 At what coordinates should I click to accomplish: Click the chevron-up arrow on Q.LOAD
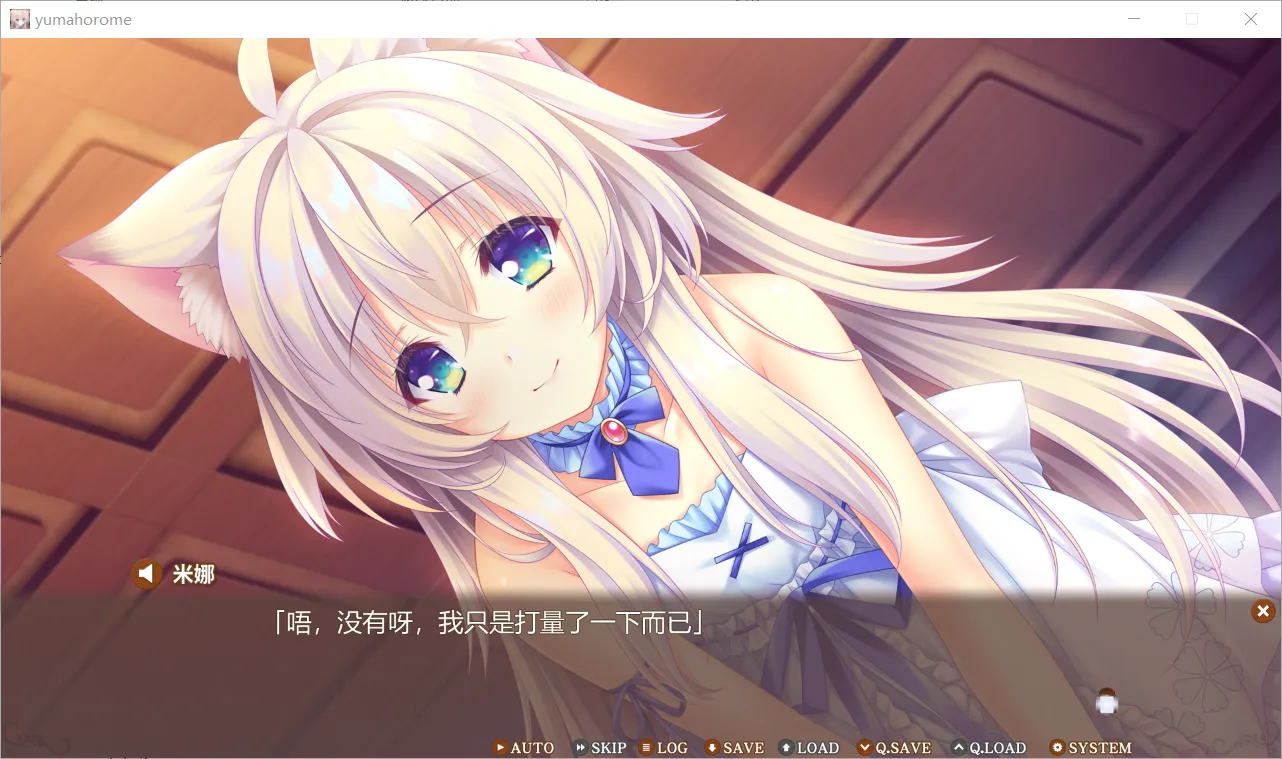[960, 747]
